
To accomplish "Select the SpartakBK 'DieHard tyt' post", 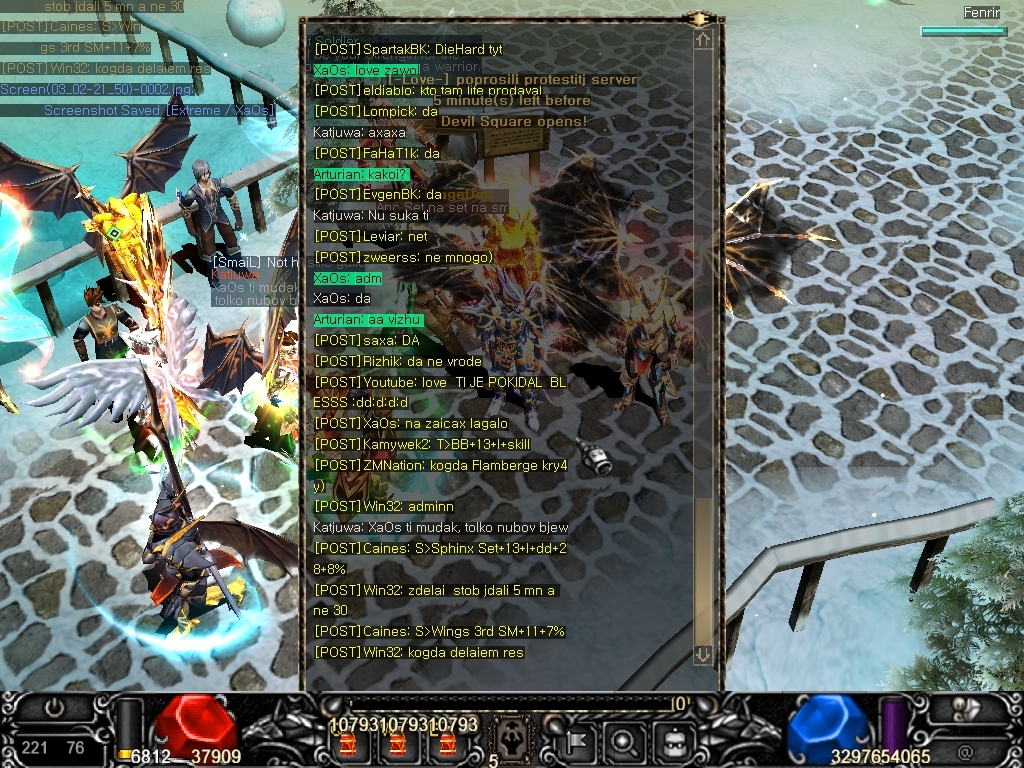I will (x=408, y=49).
